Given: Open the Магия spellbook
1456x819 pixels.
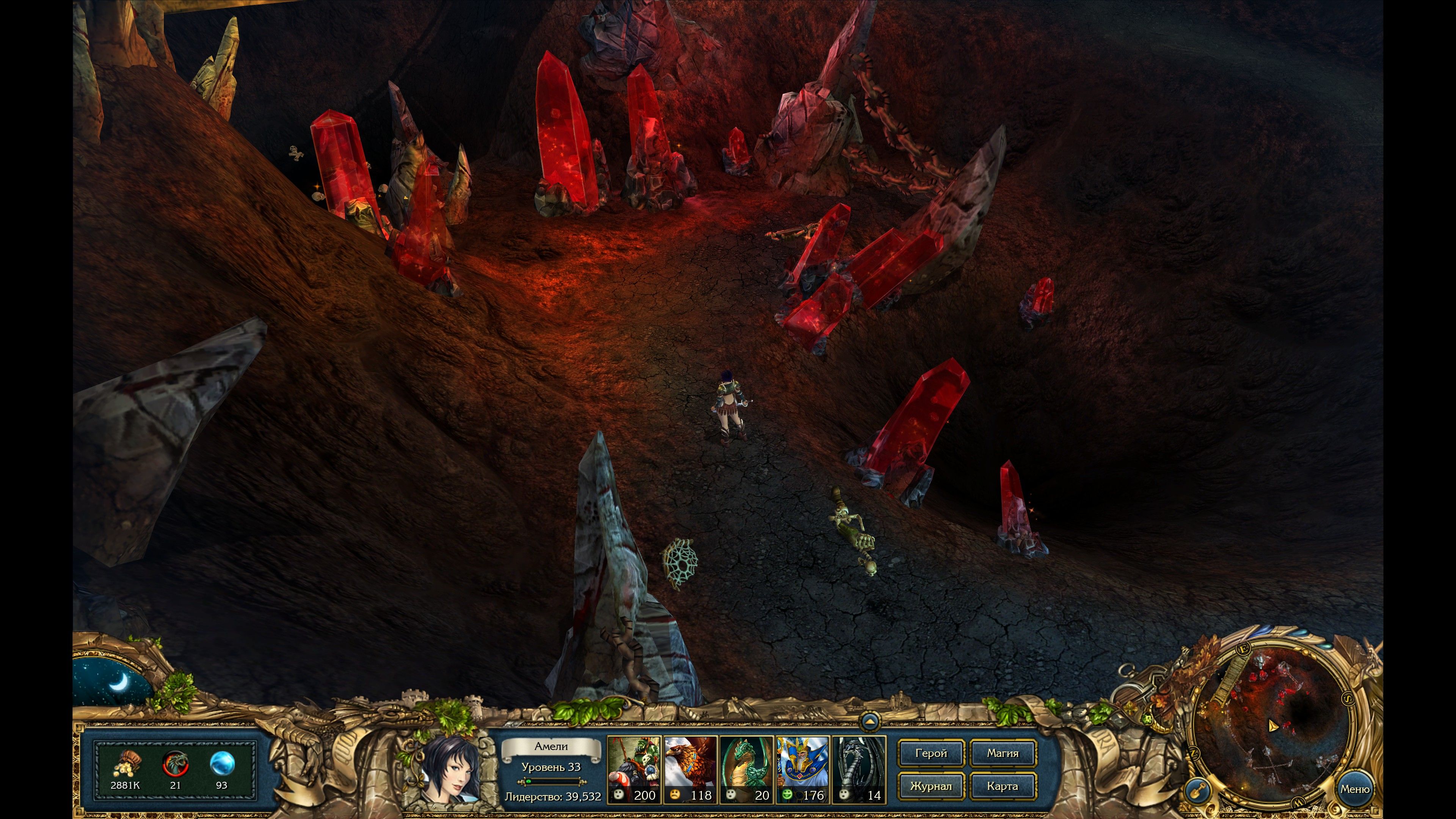Looking at the screenshot, I should pos(1002,753).
